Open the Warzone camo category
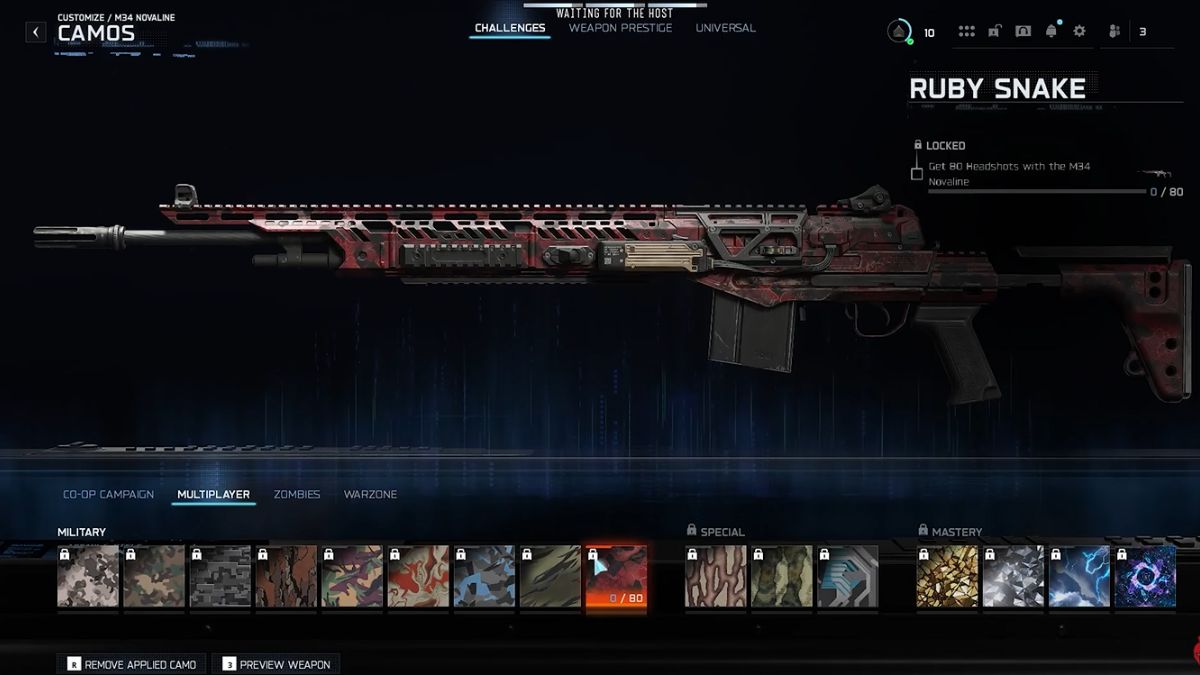 (370, 494)
